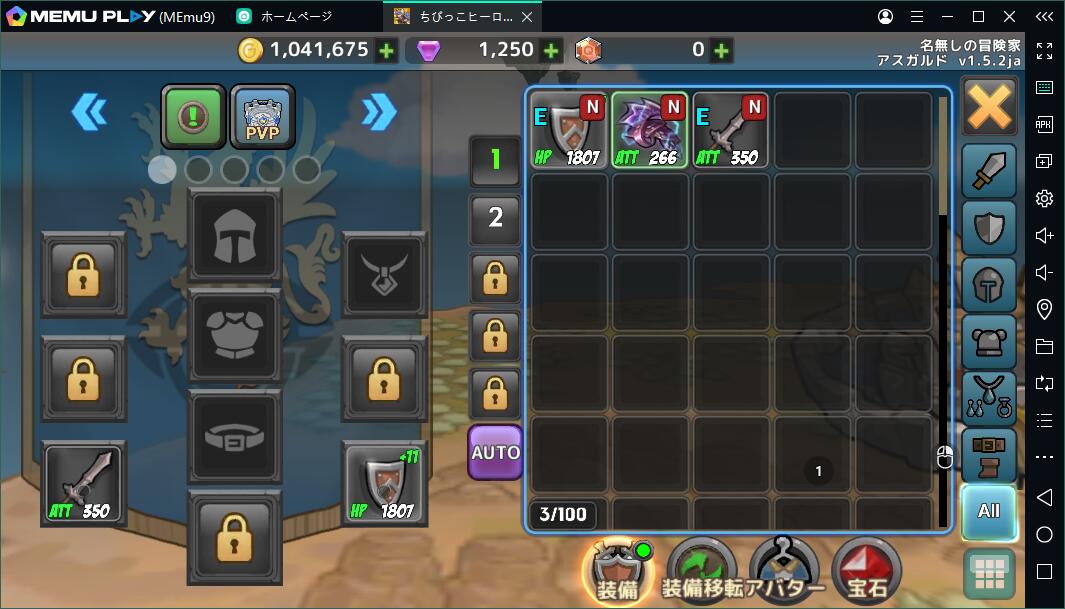Viewport: 1065px width, 609px height.
Task: Filter inventory by shields
Action: (x=989, y=229)
